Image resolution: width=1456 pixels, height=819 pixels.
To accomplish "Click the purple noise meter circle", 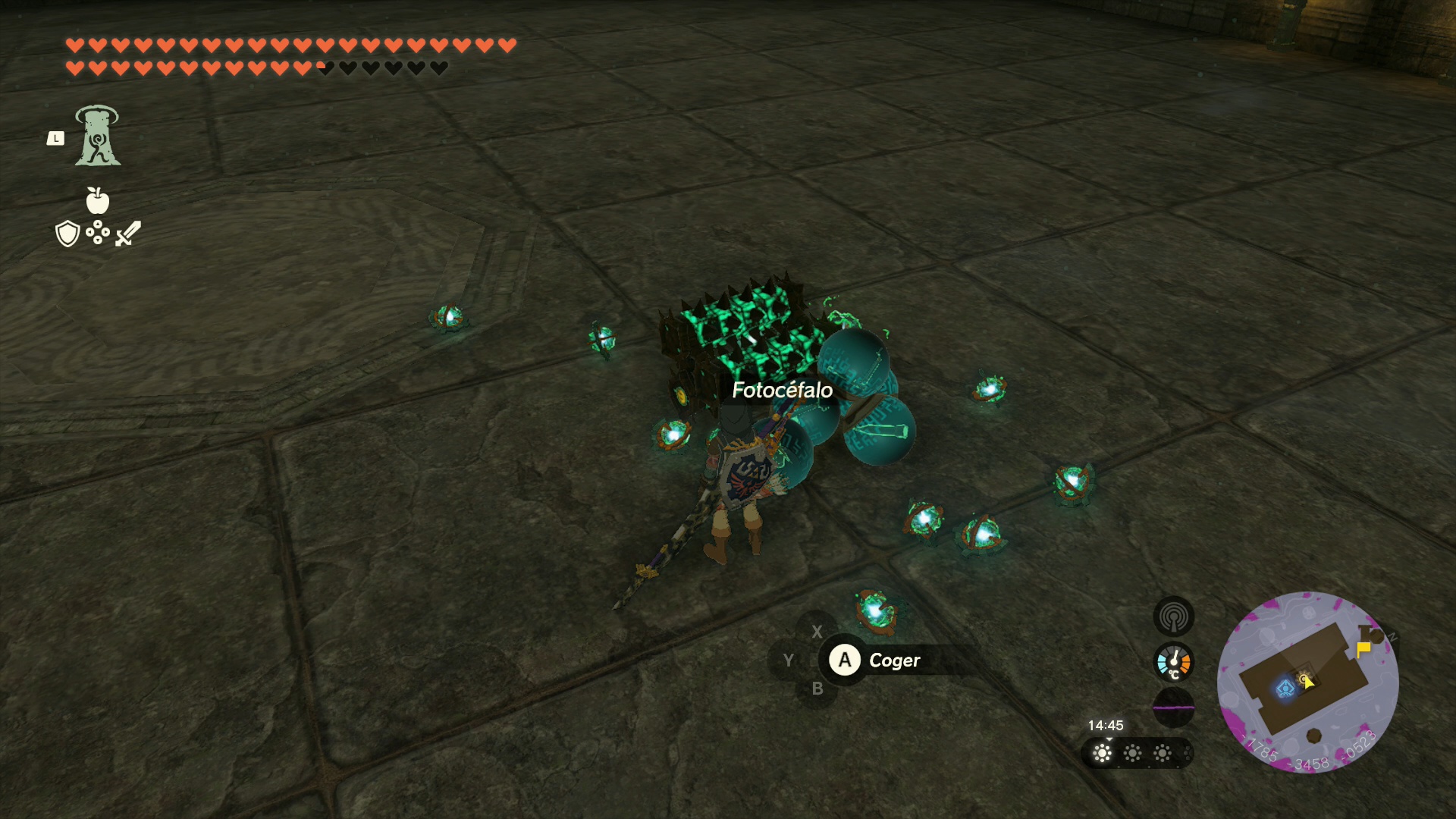I will coord(1173,707).
